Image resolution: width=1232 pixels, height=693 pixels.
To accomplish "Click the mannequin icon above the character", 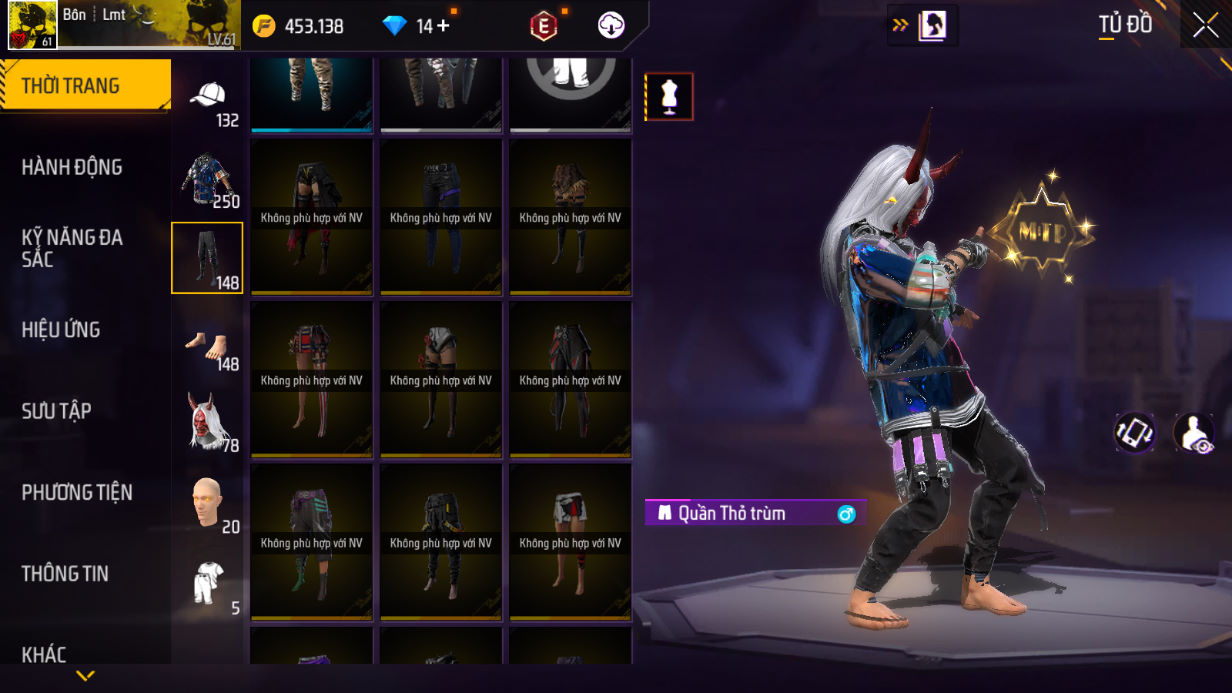I will (668, 97).
